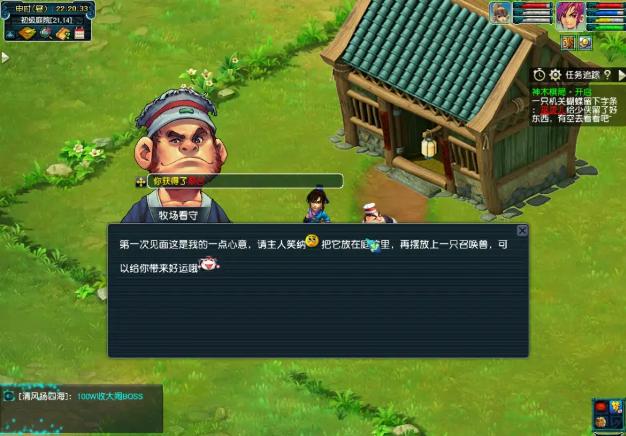Viewport: 626px width, 436px height.
Task: Select the tracked quest 神木棋局 entry
Action: [x=556, y=90]
